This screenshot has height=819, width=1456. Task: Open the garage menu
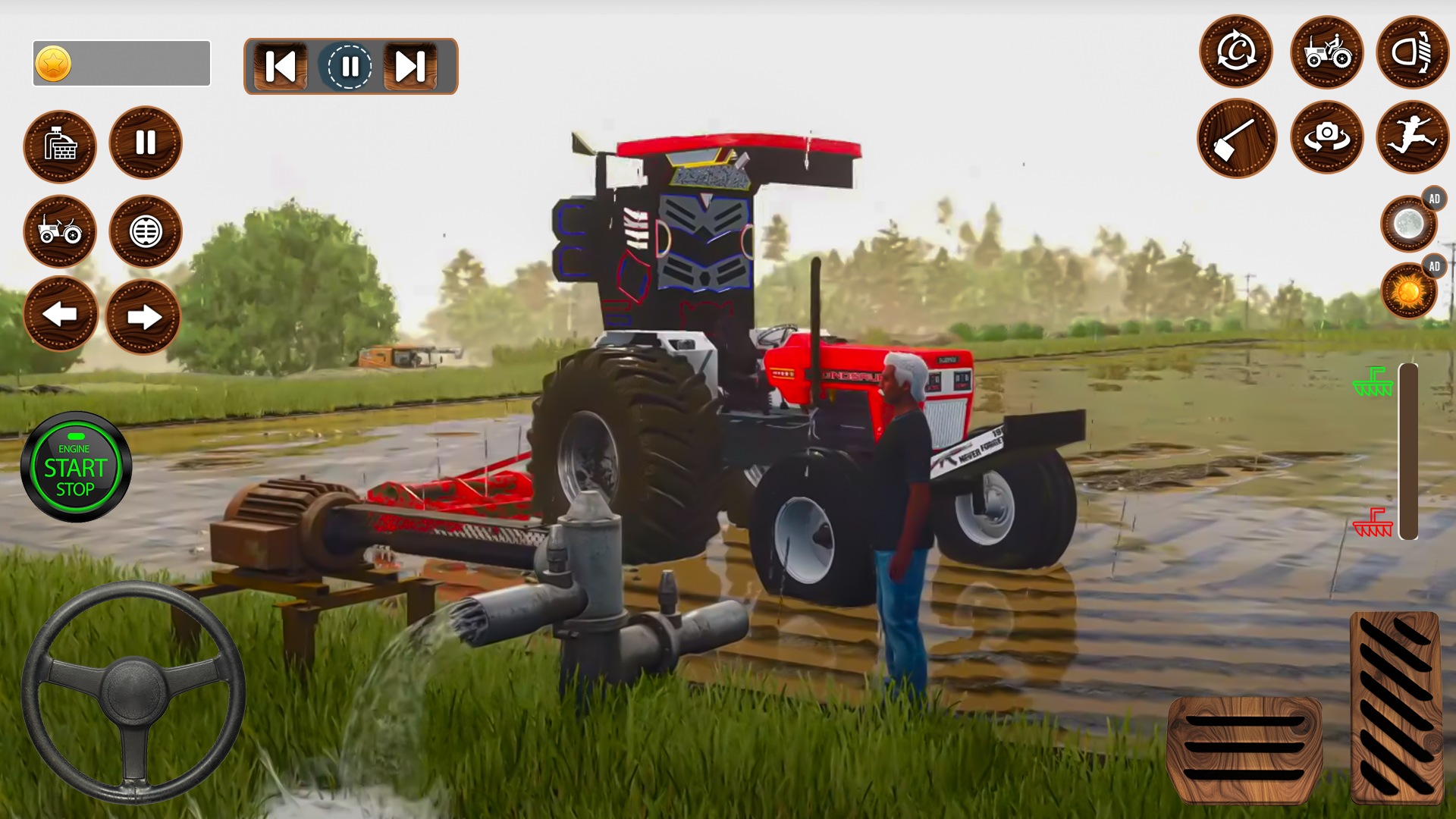pos(60,146)
